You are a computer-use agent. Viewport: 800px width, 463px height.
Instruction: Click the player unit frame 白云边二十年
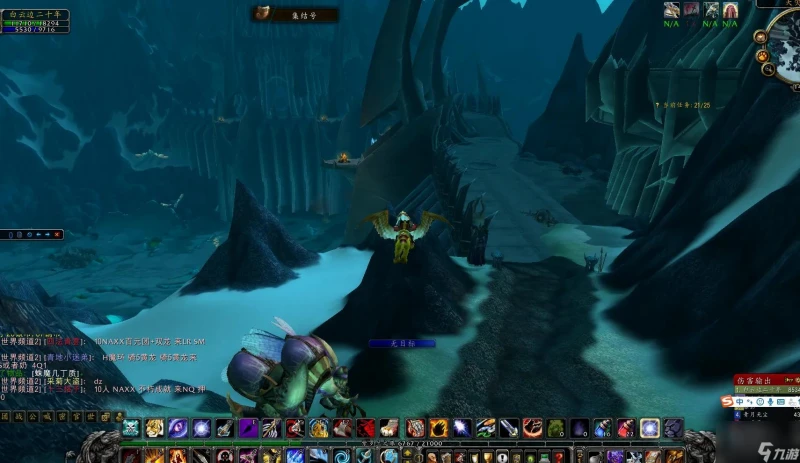point(35,22)
